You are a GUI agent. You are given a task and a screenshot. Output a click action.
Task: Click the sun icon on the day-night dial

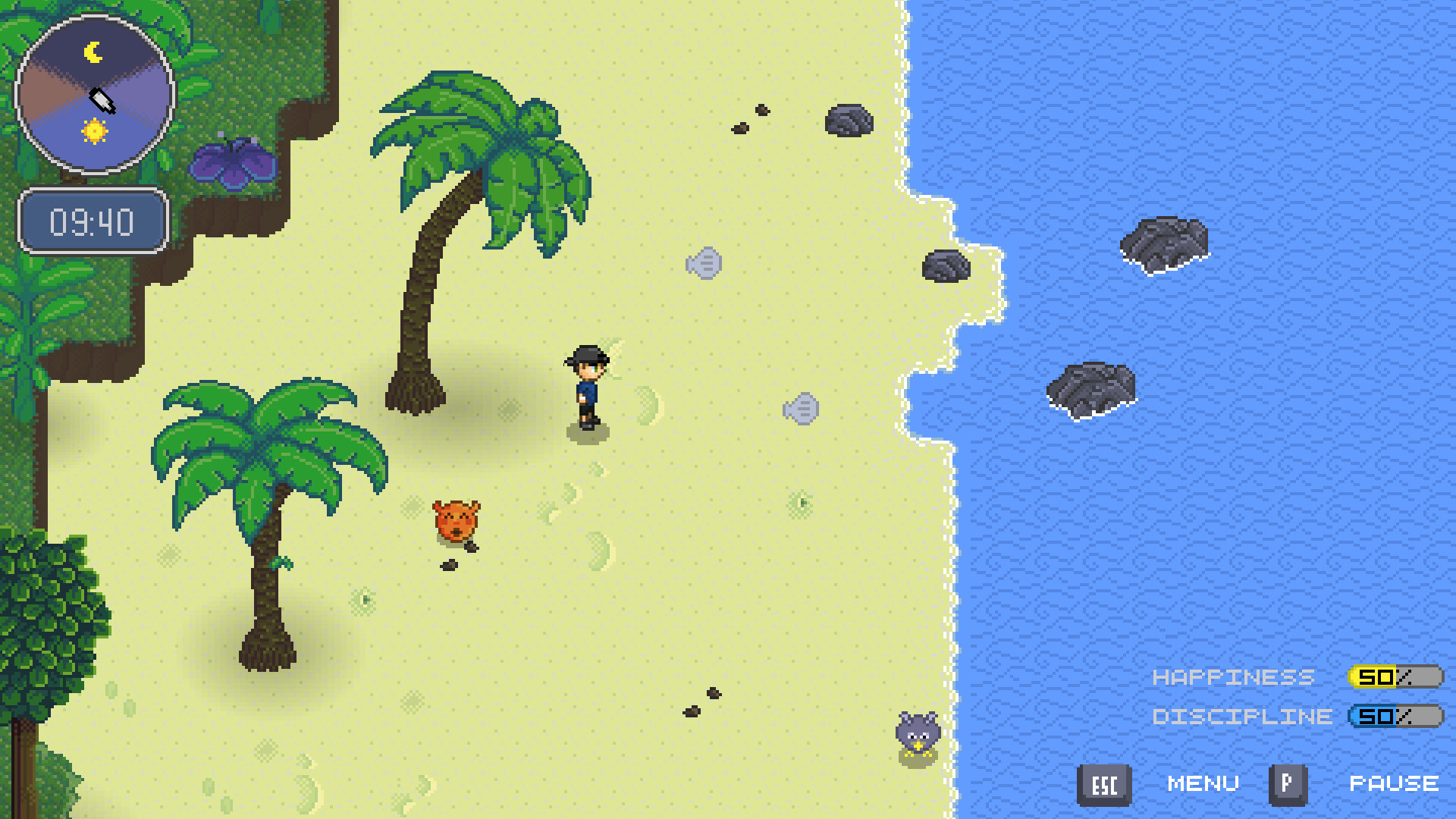tap(96, 132)
